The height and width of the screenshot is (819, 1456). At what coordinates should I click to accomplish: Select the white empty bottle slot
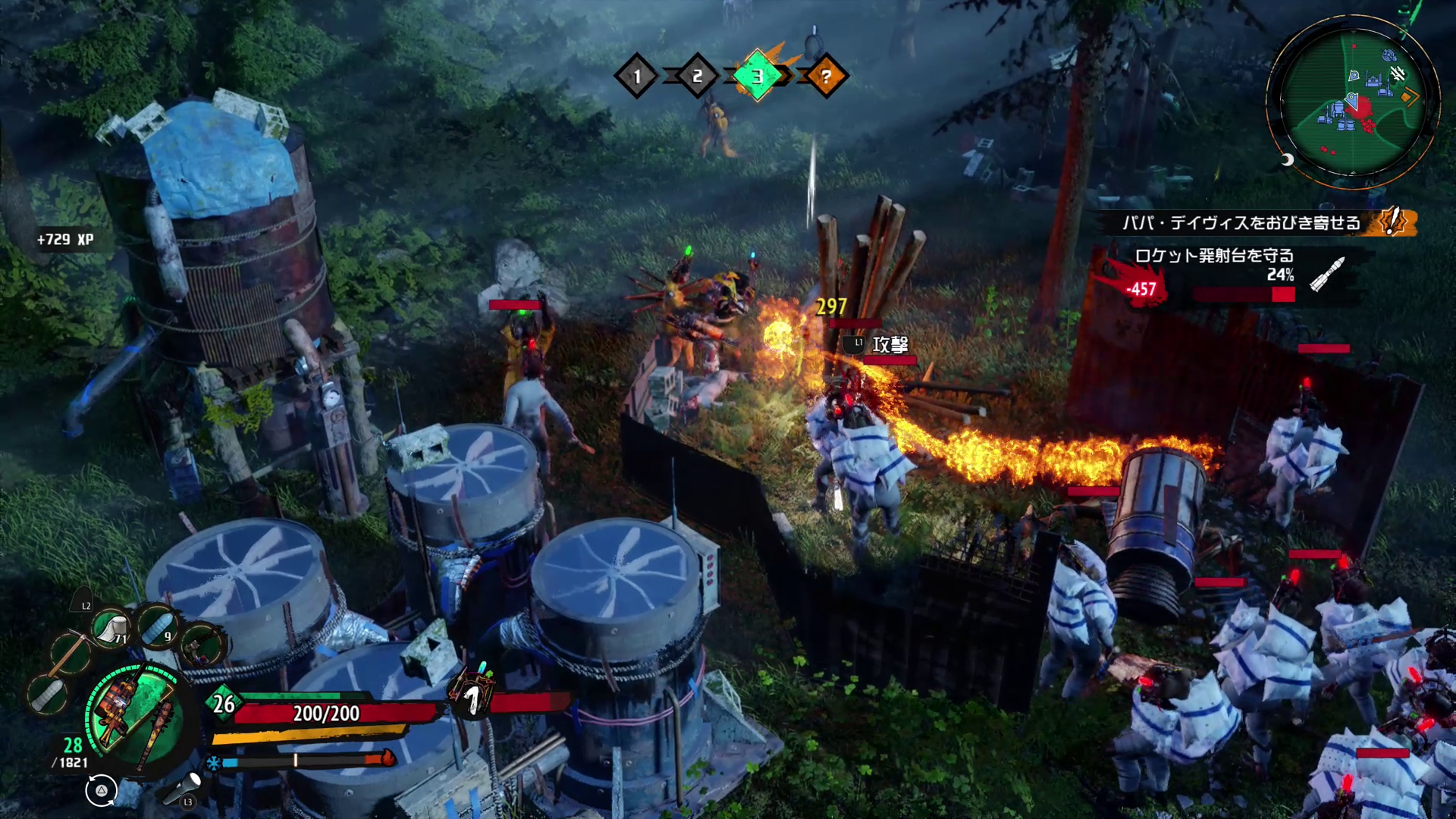47,692
